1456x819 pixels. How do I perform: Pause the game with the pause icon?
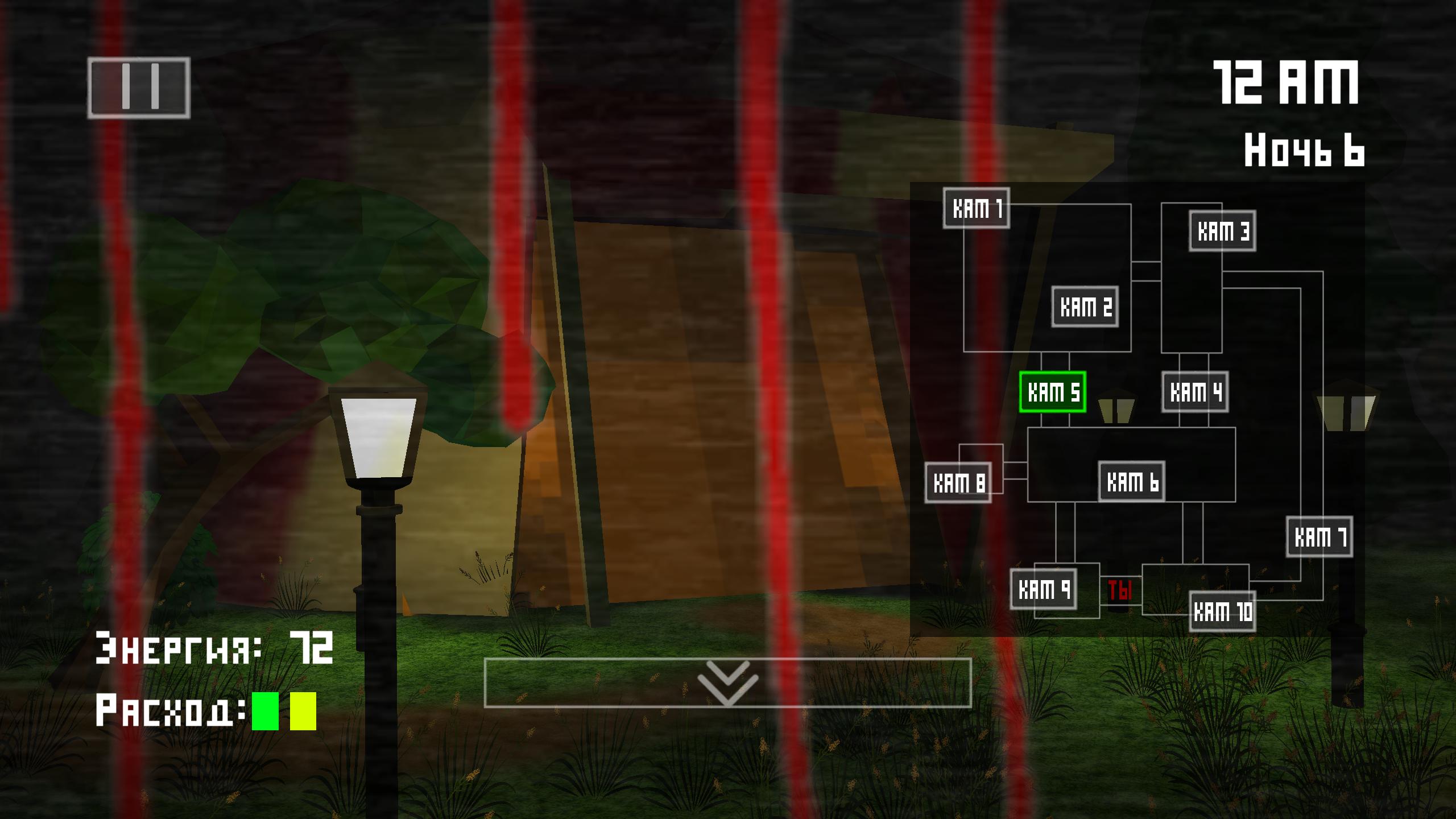139,88
